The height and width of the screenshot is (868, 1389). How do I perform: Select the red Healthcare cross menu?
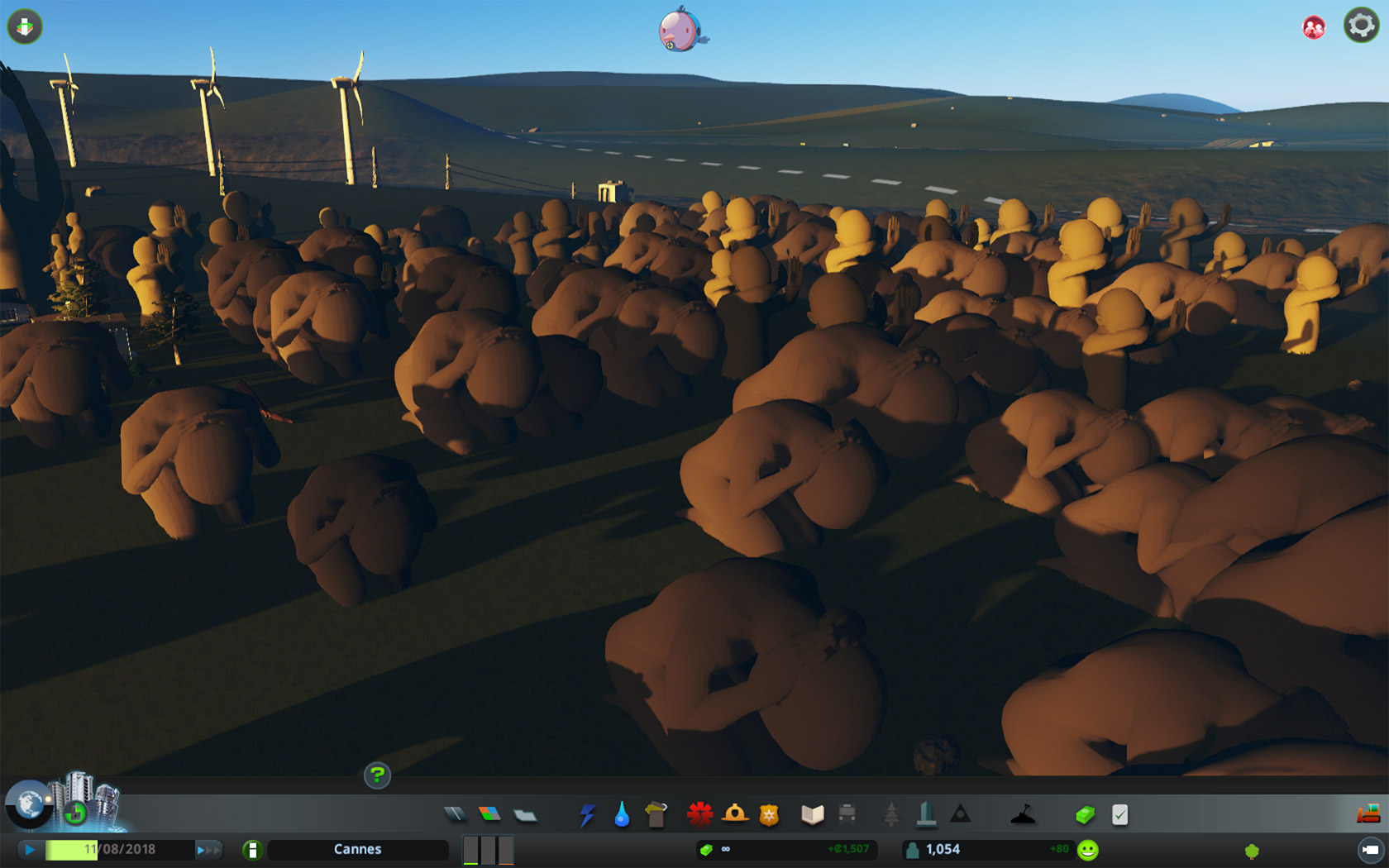tap(699, 815)
